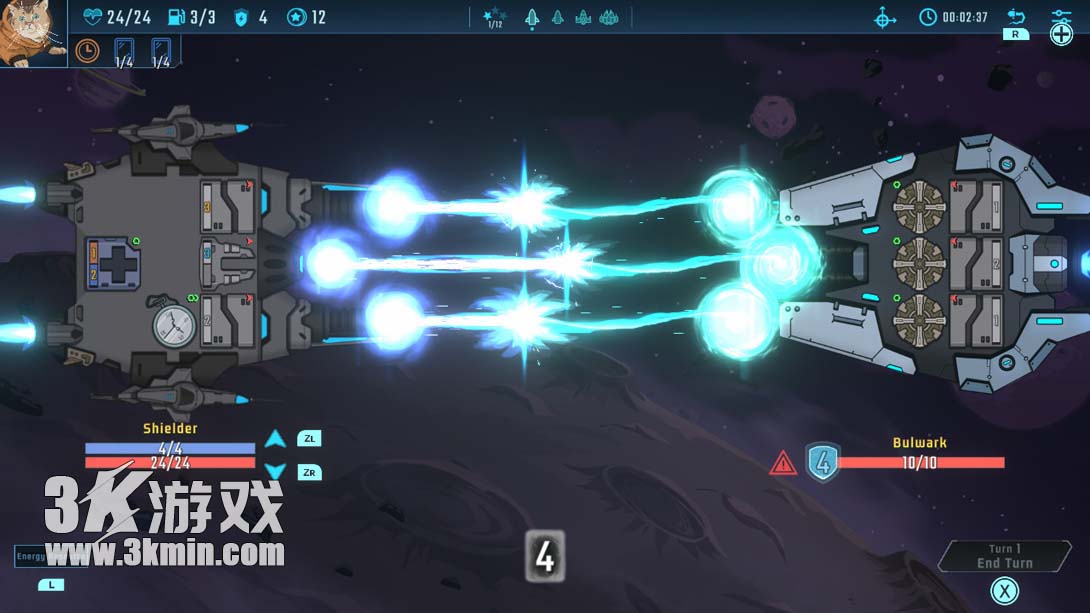
Task: Click the crosshair targeting icon
Action: (885, 17)
